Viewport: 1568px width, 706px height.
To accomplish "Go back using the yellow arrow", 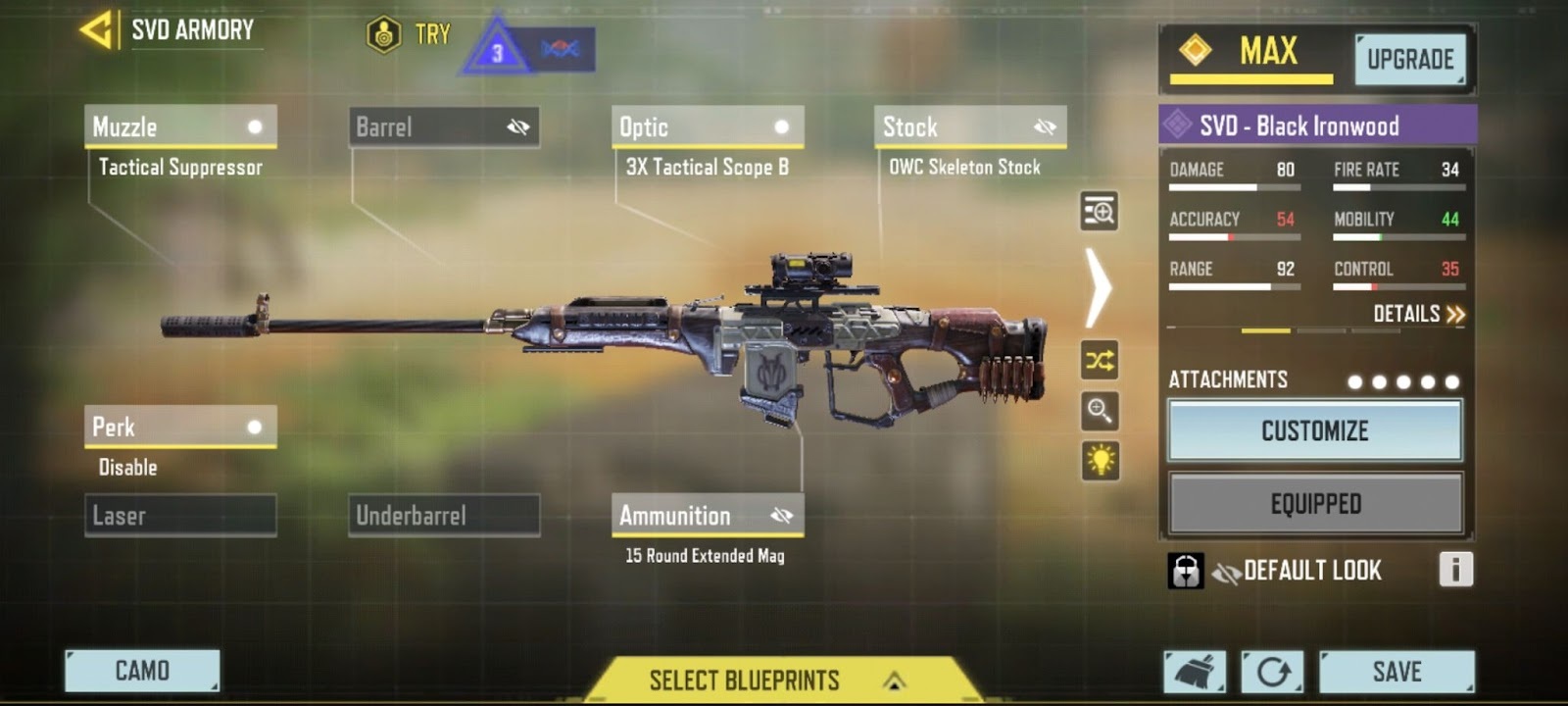I will point(96,29).
